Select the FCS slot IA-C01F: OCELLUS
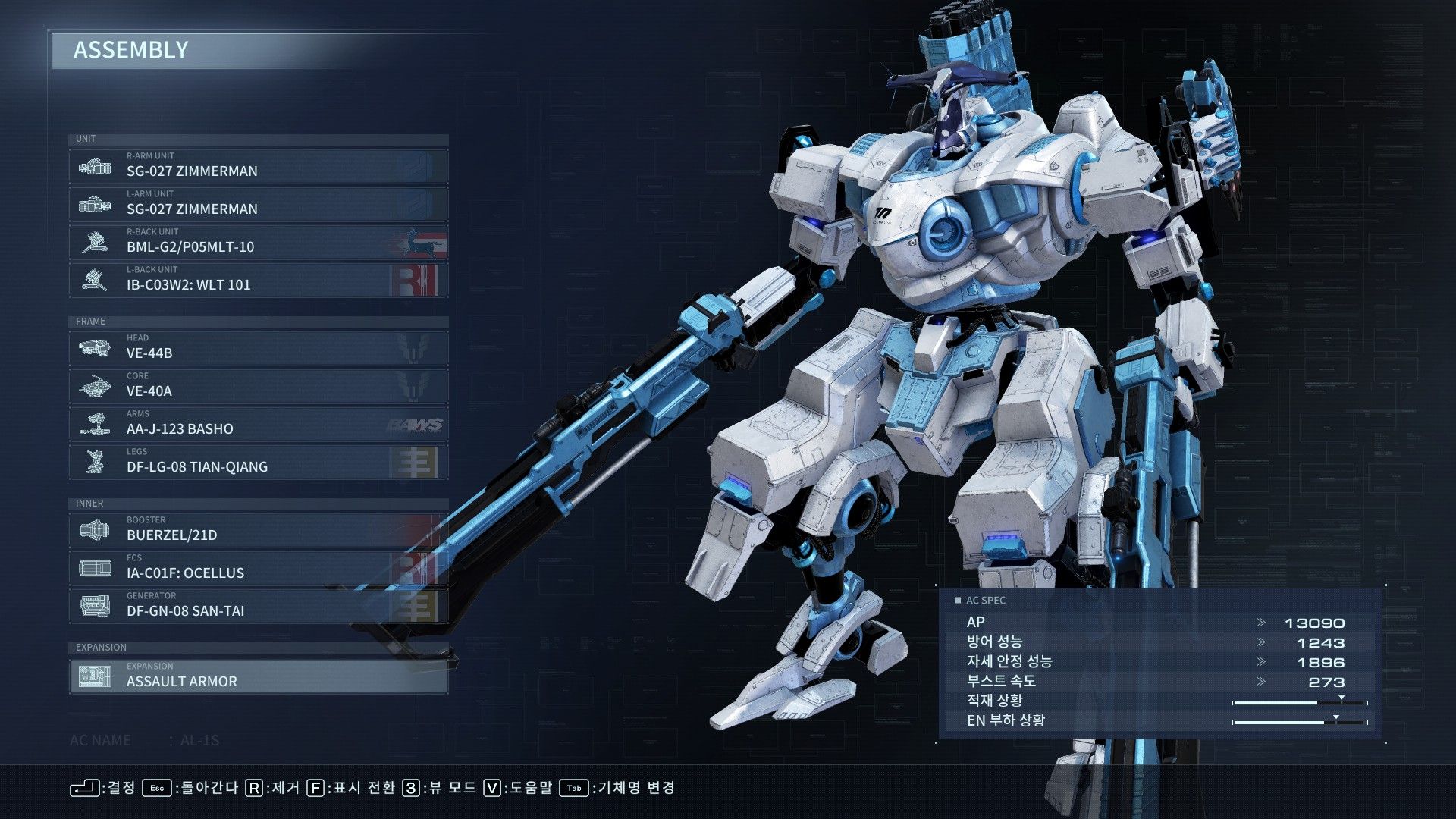The width and height of the screenshot is (1456, 819). pos(258,568)
